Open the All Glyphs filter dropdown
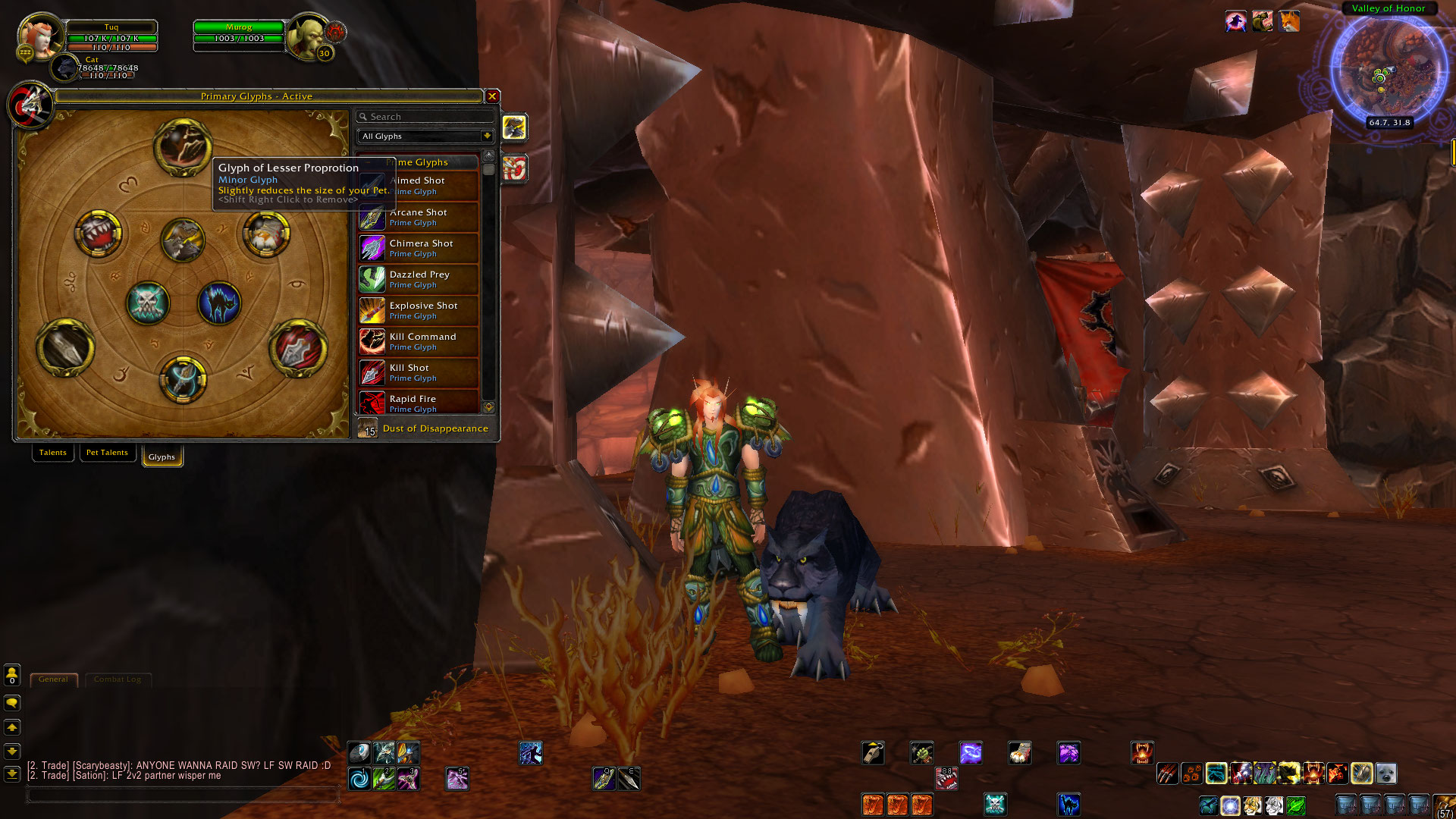This screenshot has height=819, width=1456. coord(425,136)
